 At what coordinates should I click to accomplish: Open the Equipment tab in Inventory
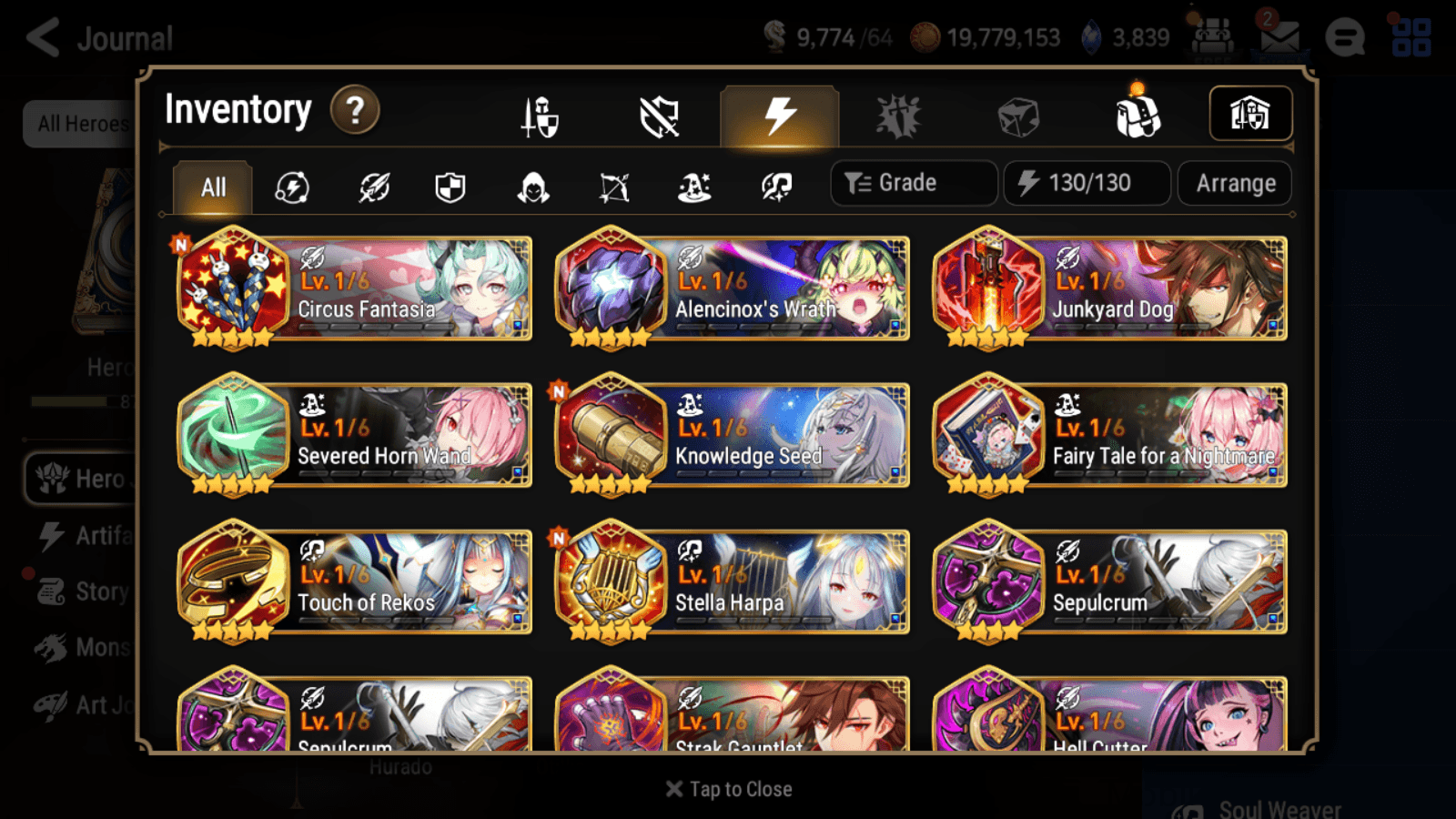[540, 116]
